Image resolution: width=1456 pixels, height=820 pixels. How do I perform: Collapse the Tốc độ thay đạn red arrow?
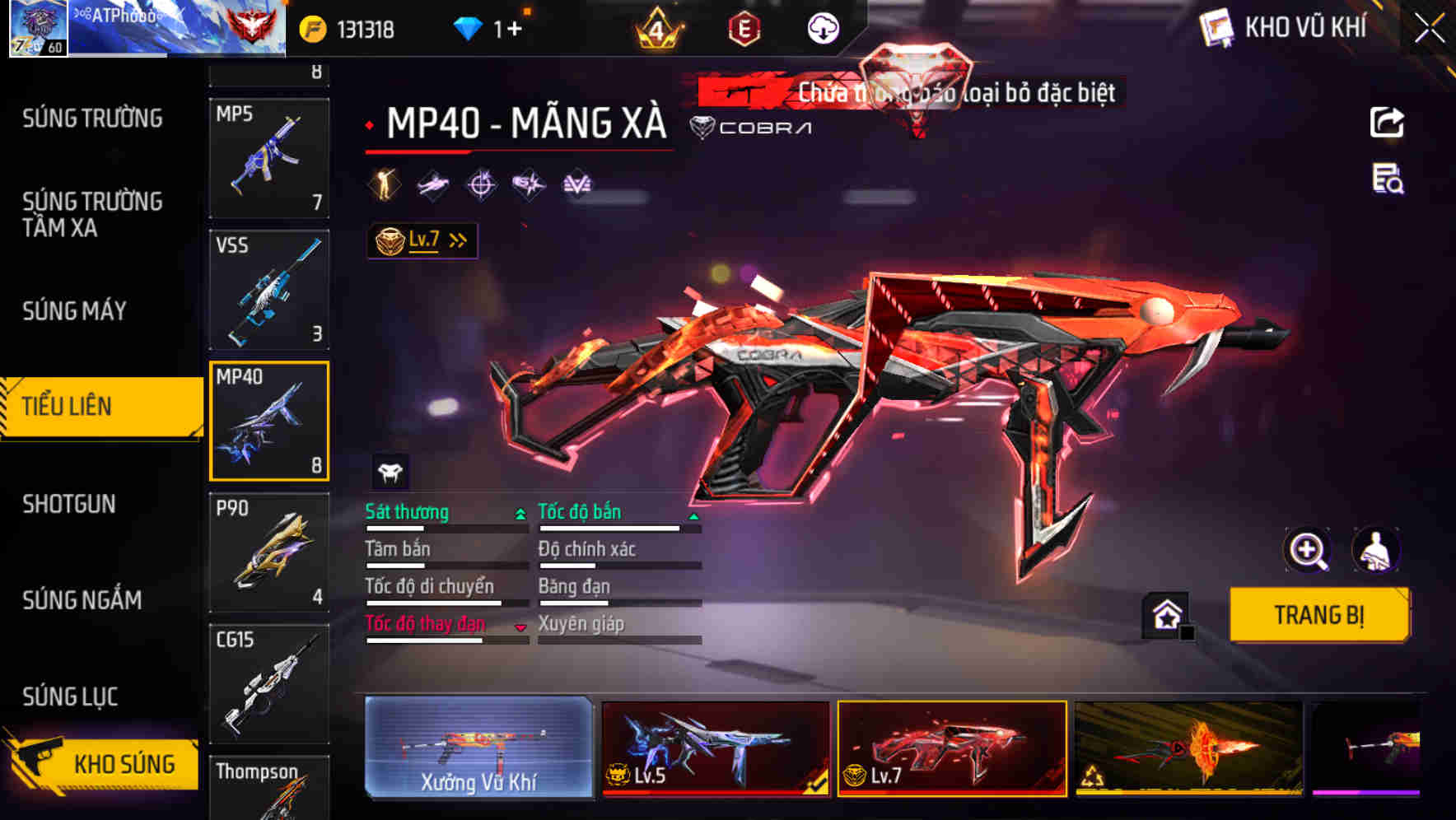[x=520, y=626]
